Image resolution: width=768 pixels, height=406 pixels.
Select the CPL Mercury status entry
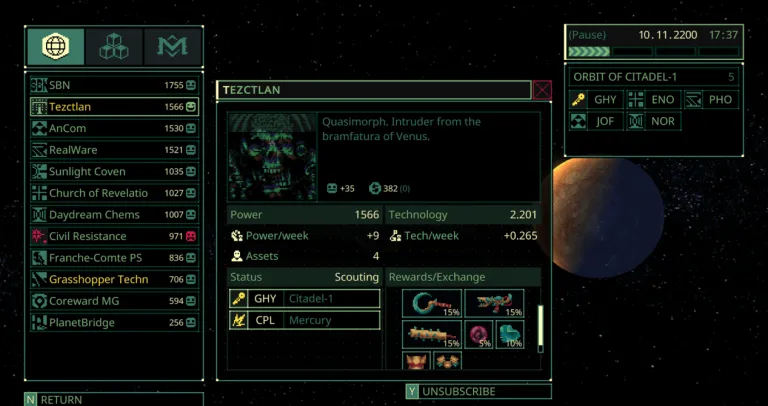[x=304, y=321]
